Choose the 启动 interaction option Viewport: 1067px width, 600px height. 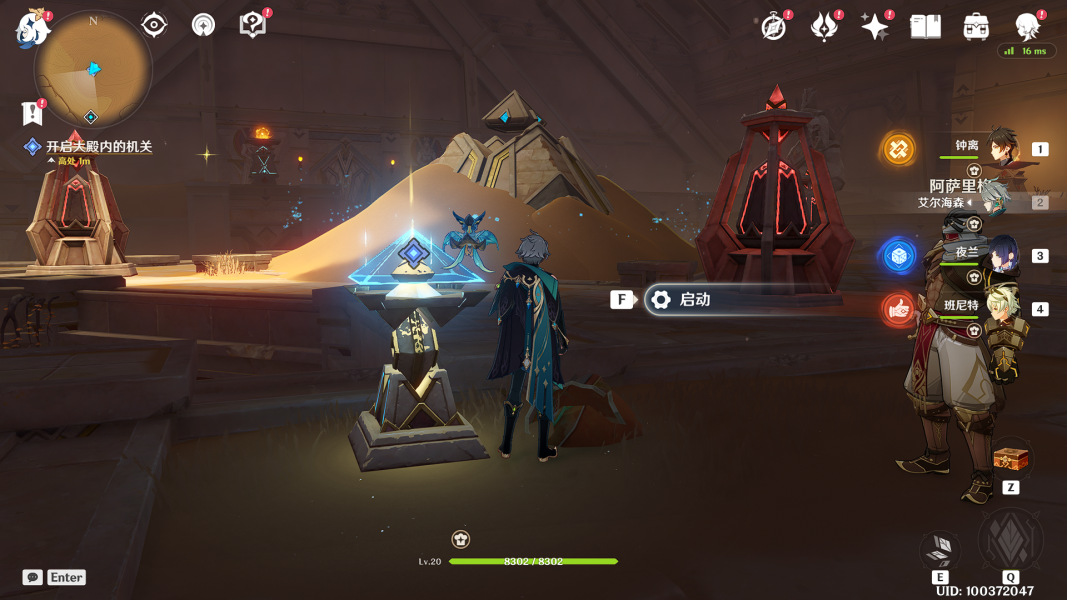pos(694,299)
